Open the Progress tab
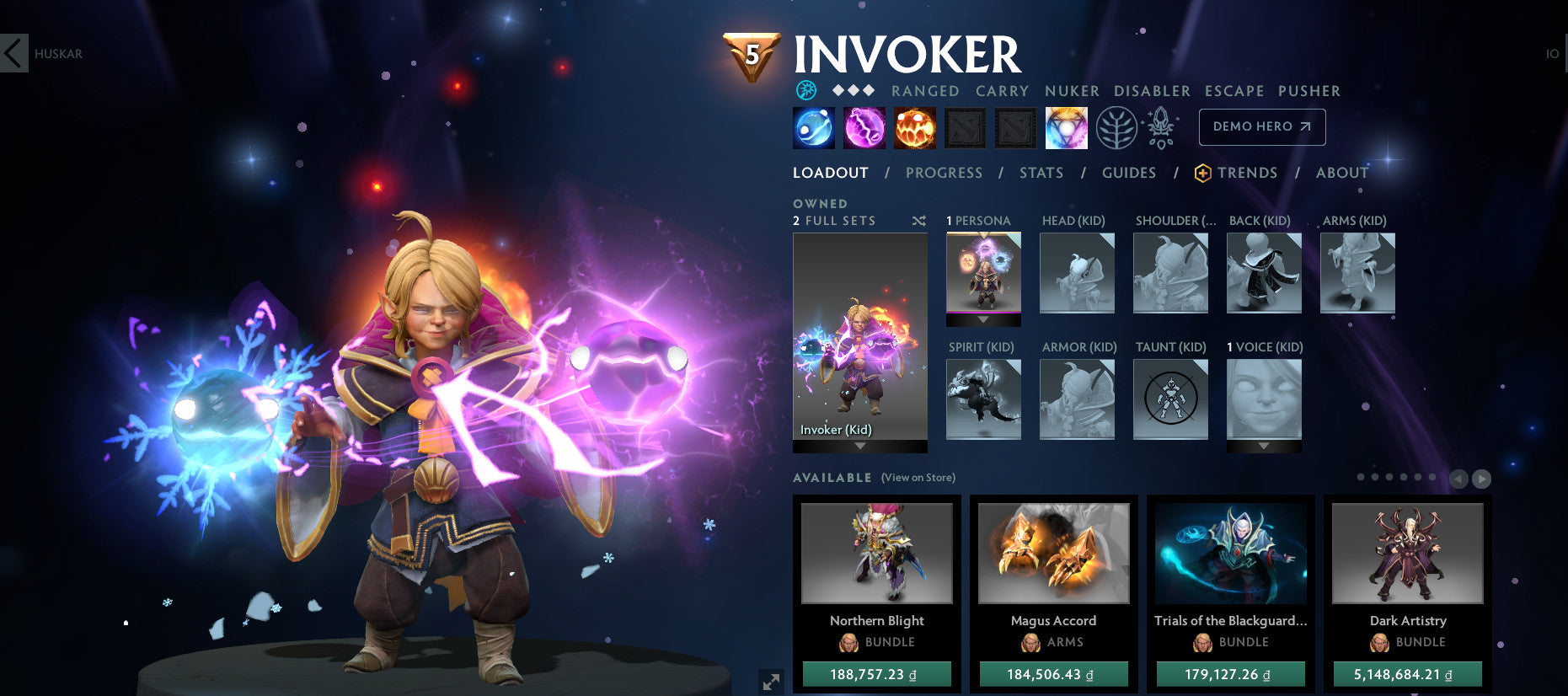Screen dimensions: 1568x696 click(945, 172)
